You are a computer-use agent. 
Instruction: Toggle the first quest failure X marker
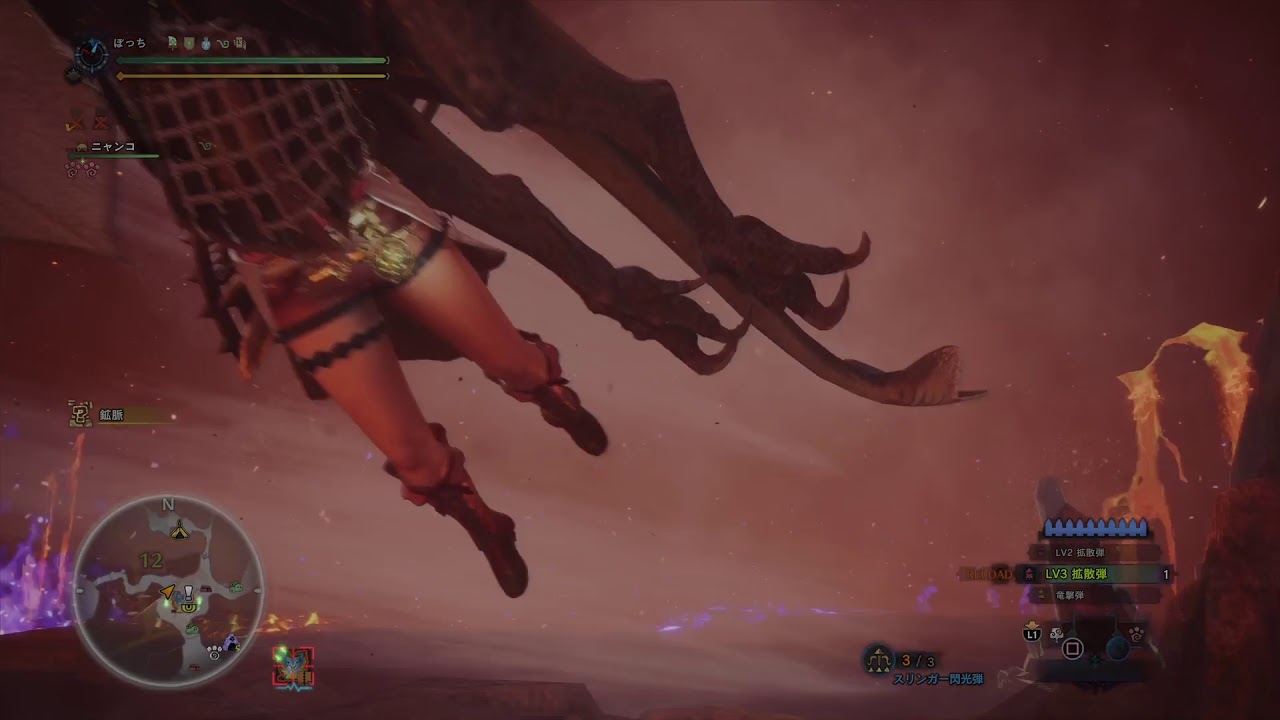(76, 123)
